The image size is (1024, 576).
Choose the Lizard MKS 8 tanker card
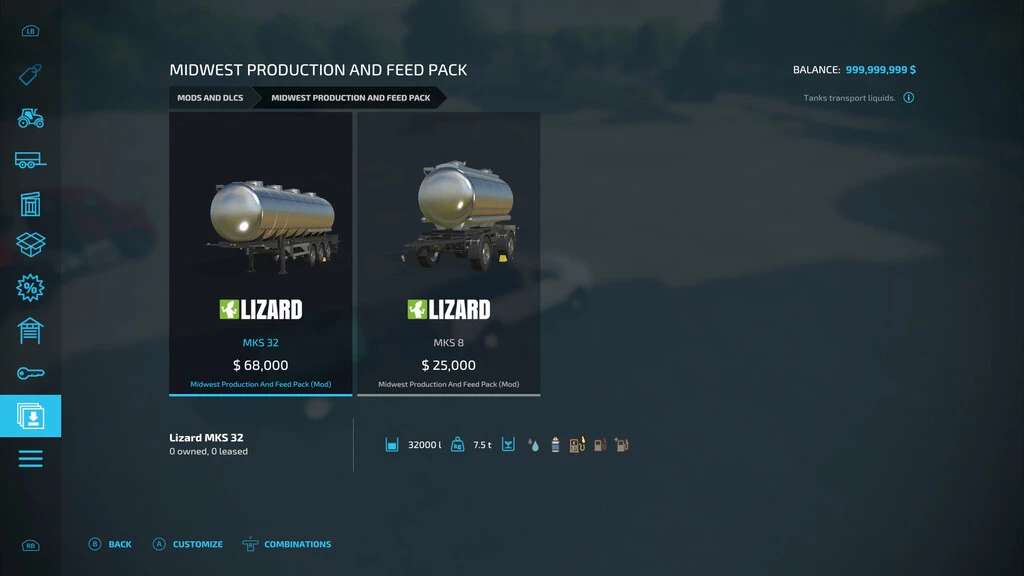point(448,253)
